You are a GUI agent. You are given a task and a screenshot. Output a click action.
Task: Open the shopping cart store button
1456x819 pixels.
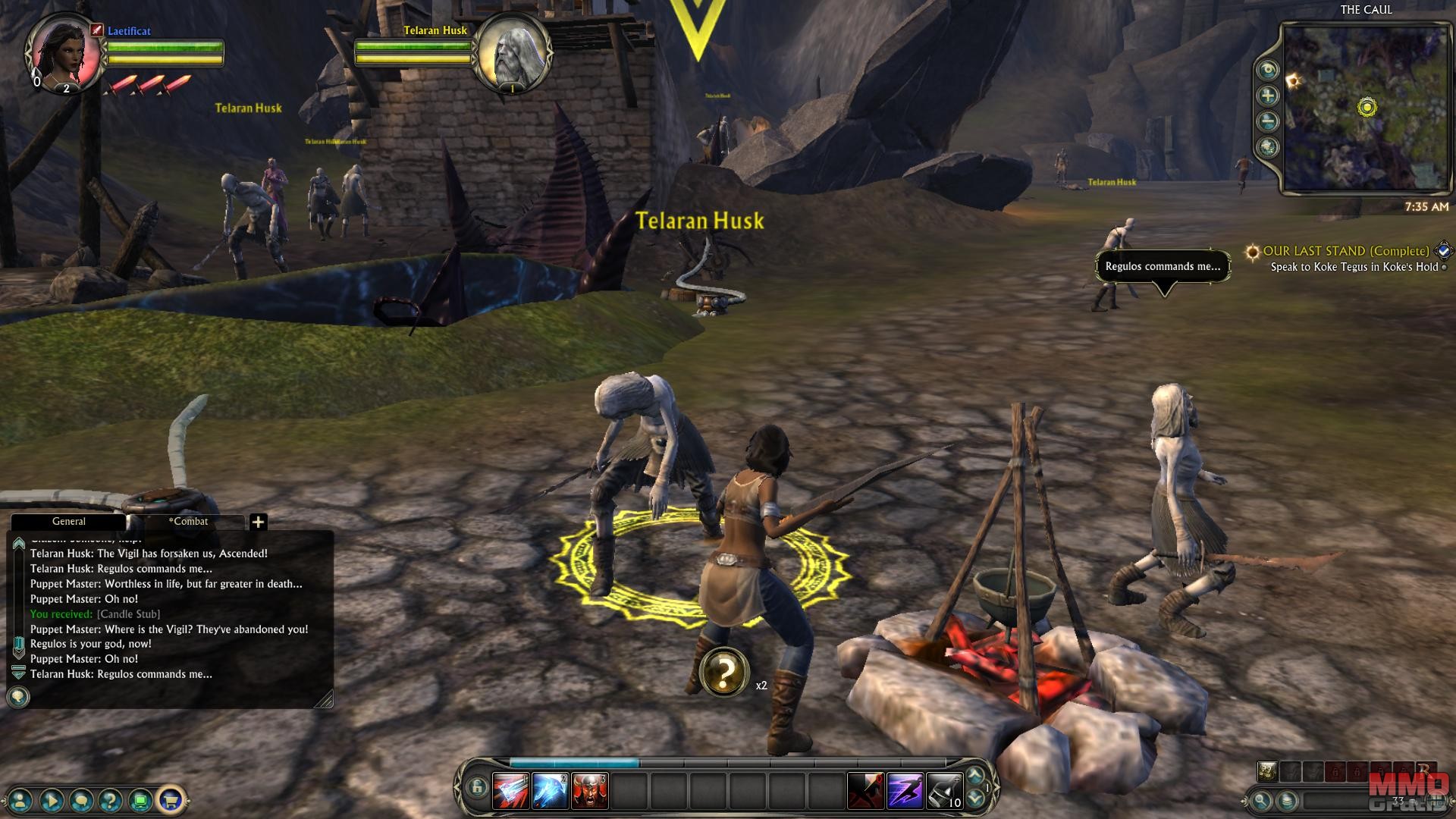coord(170,799)
